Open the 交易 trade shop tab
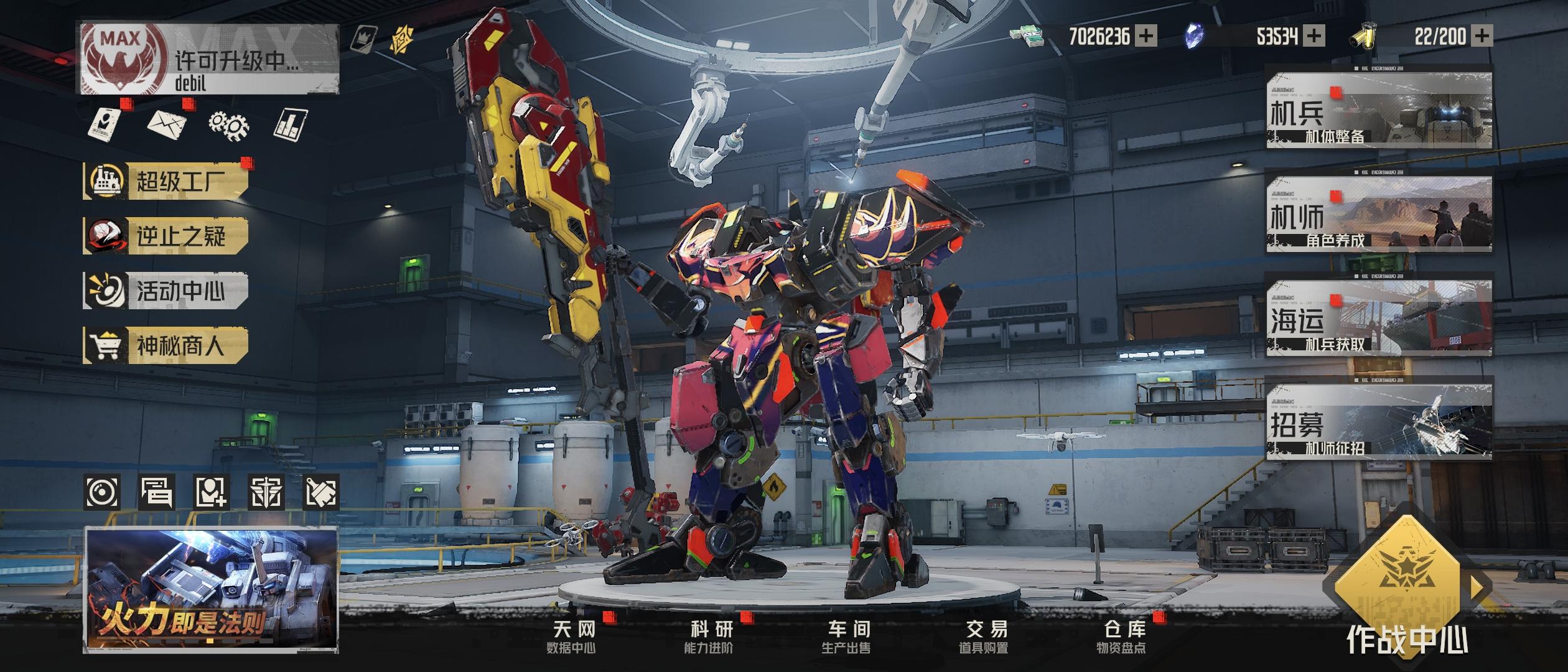The width and height of the screenshot is (1568, 672). coord(984,637)
